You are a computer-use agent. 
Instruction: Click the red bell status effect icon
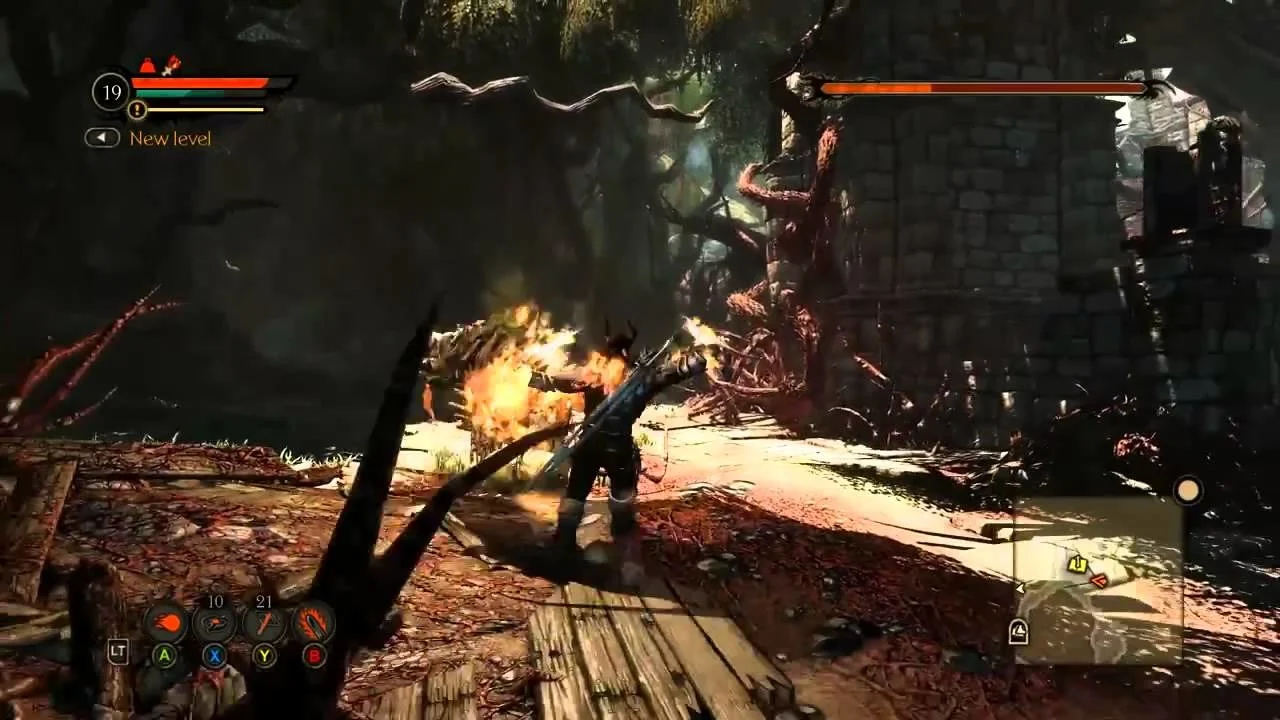(x=148, y=66)
